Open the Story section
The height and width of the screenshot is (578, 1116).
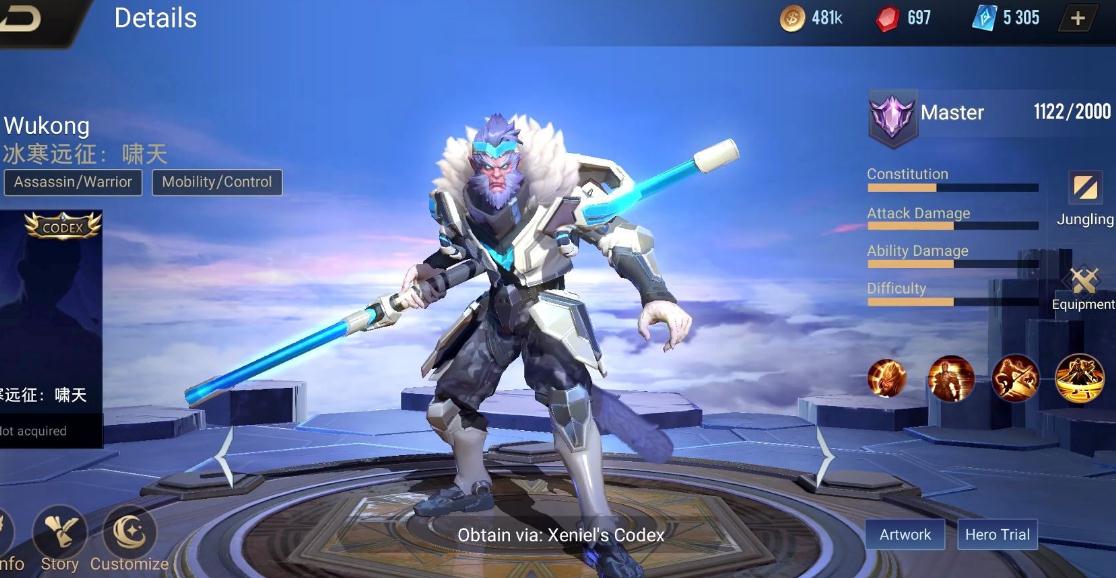tap(60, 538)
